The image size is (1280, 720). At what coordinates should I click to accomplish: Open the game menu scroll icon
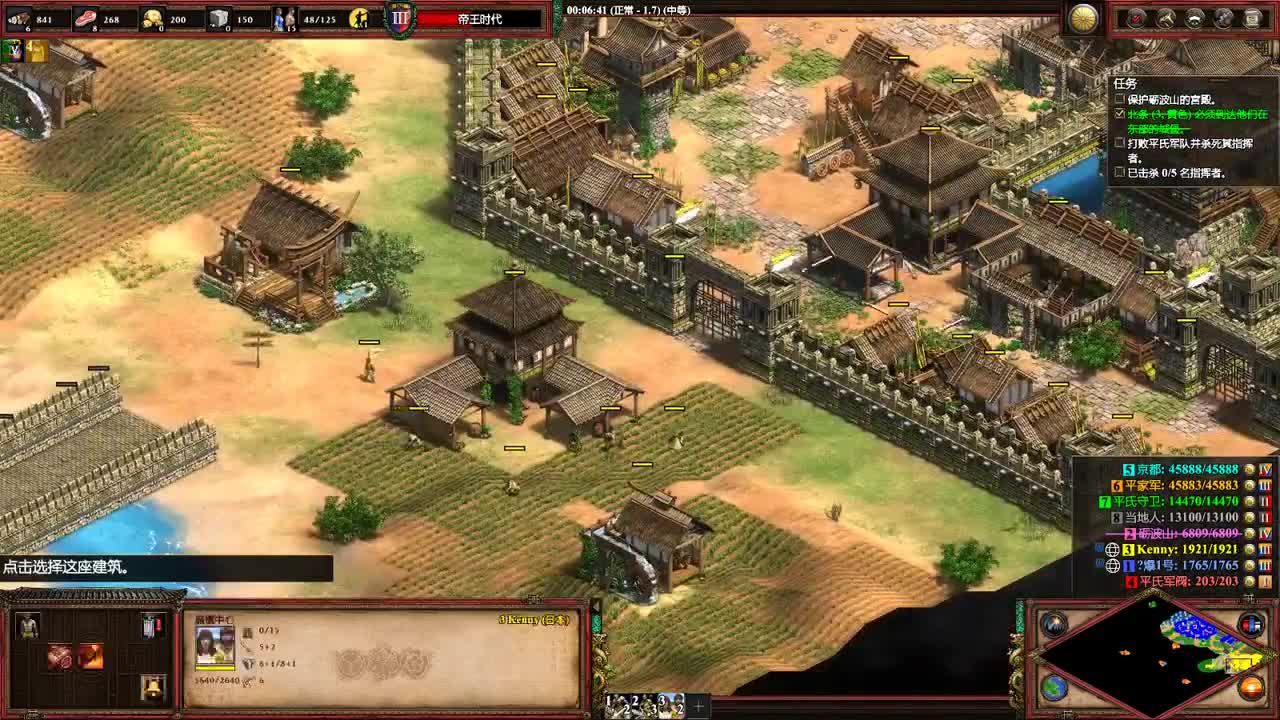tap(1253, 19)
